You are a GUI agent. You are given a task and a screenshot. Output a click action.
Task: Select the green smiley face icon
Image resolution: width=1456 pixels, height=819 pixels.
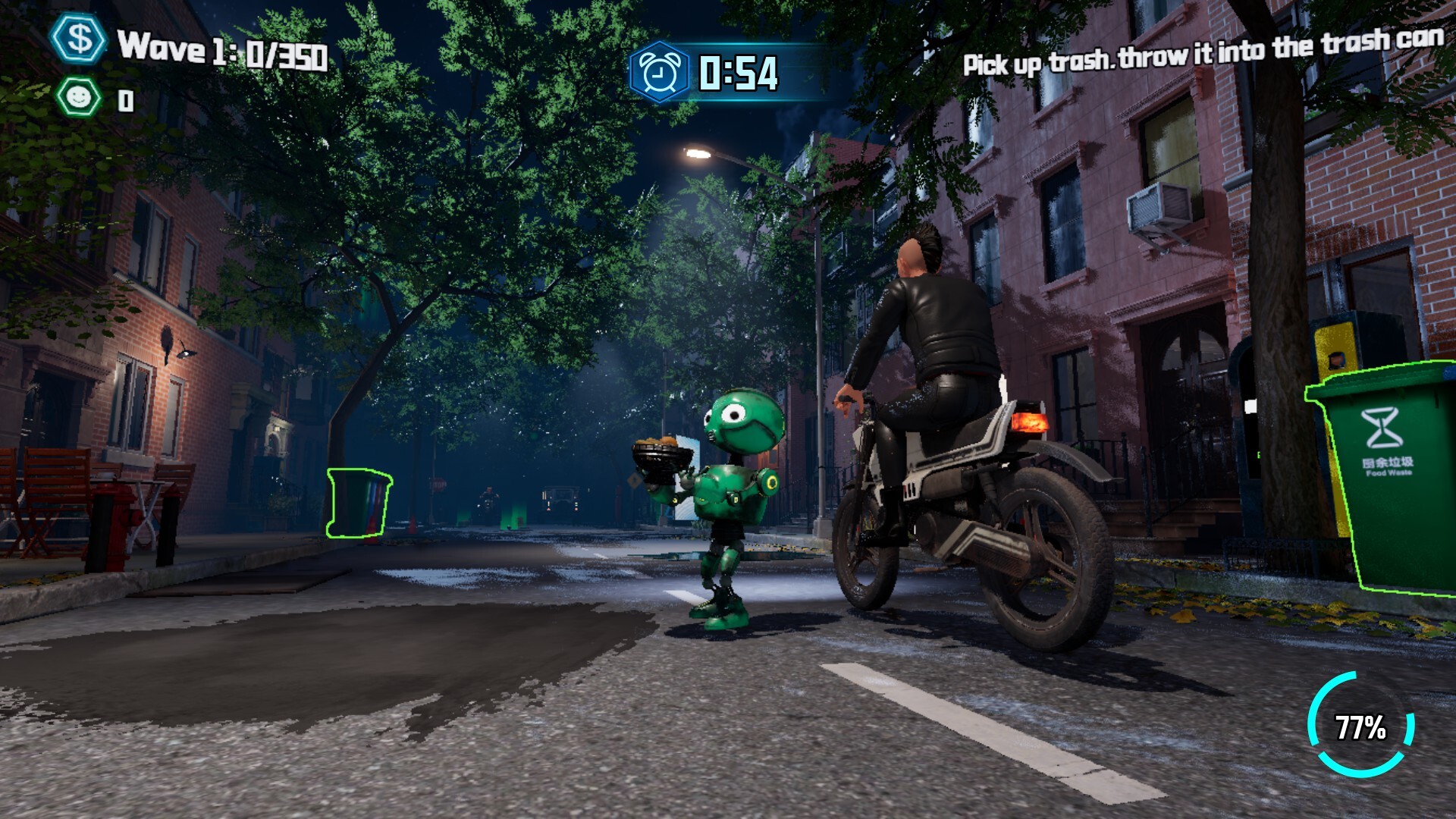click(x=78, y=98)
